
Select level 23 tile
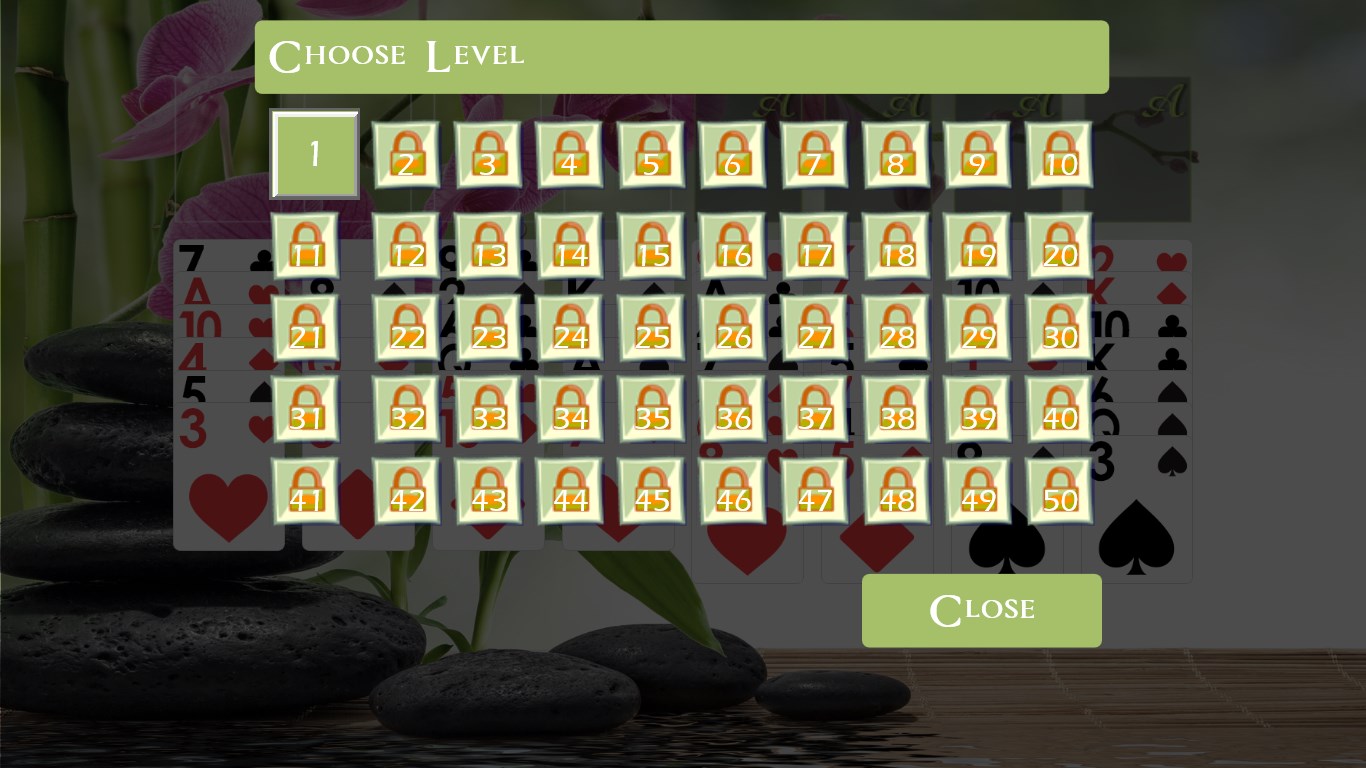click(488, 328)
